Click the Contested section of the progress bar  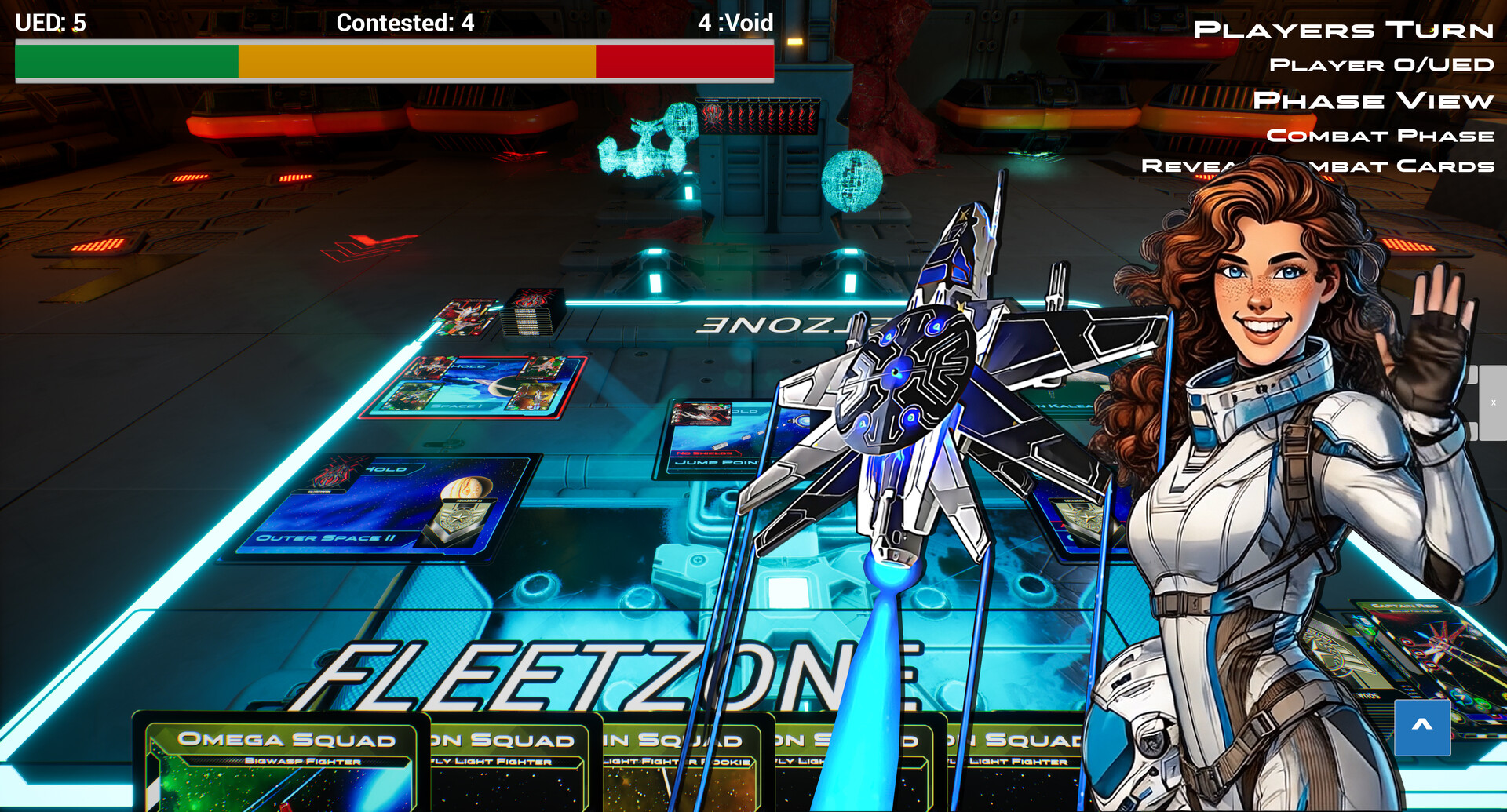(416, 60)
